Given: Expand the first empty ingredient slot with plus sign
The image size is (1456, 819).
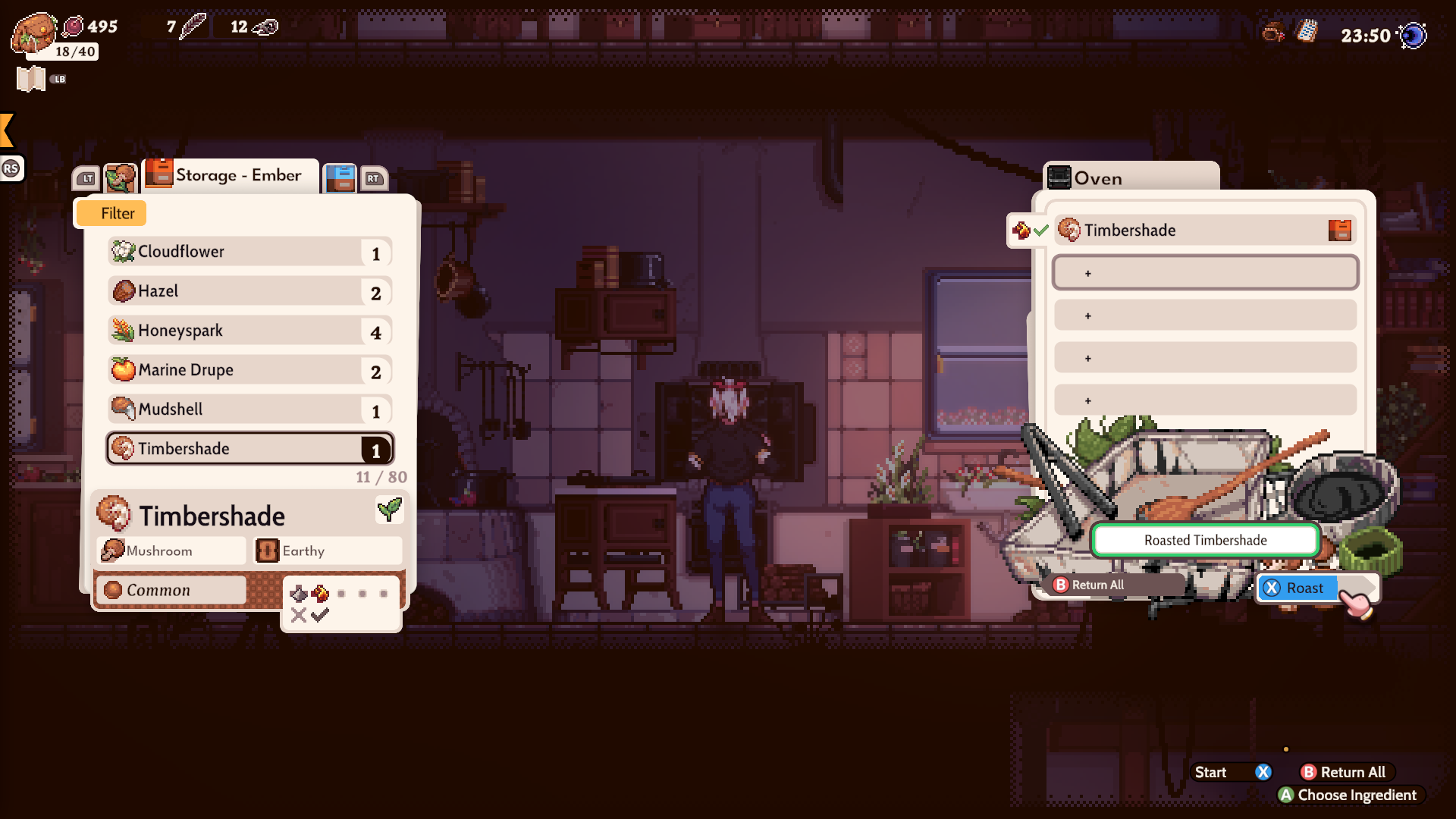Looking at the screenshot, I should point(1204,272).
